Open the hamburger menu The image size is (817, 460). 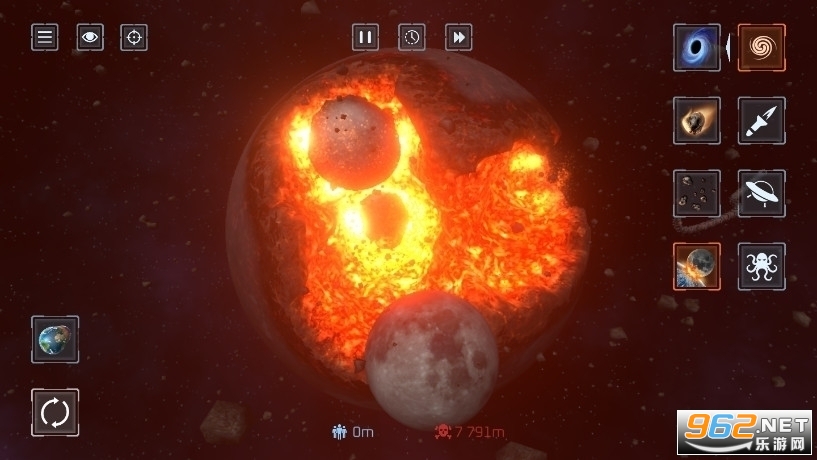[44, 38]
